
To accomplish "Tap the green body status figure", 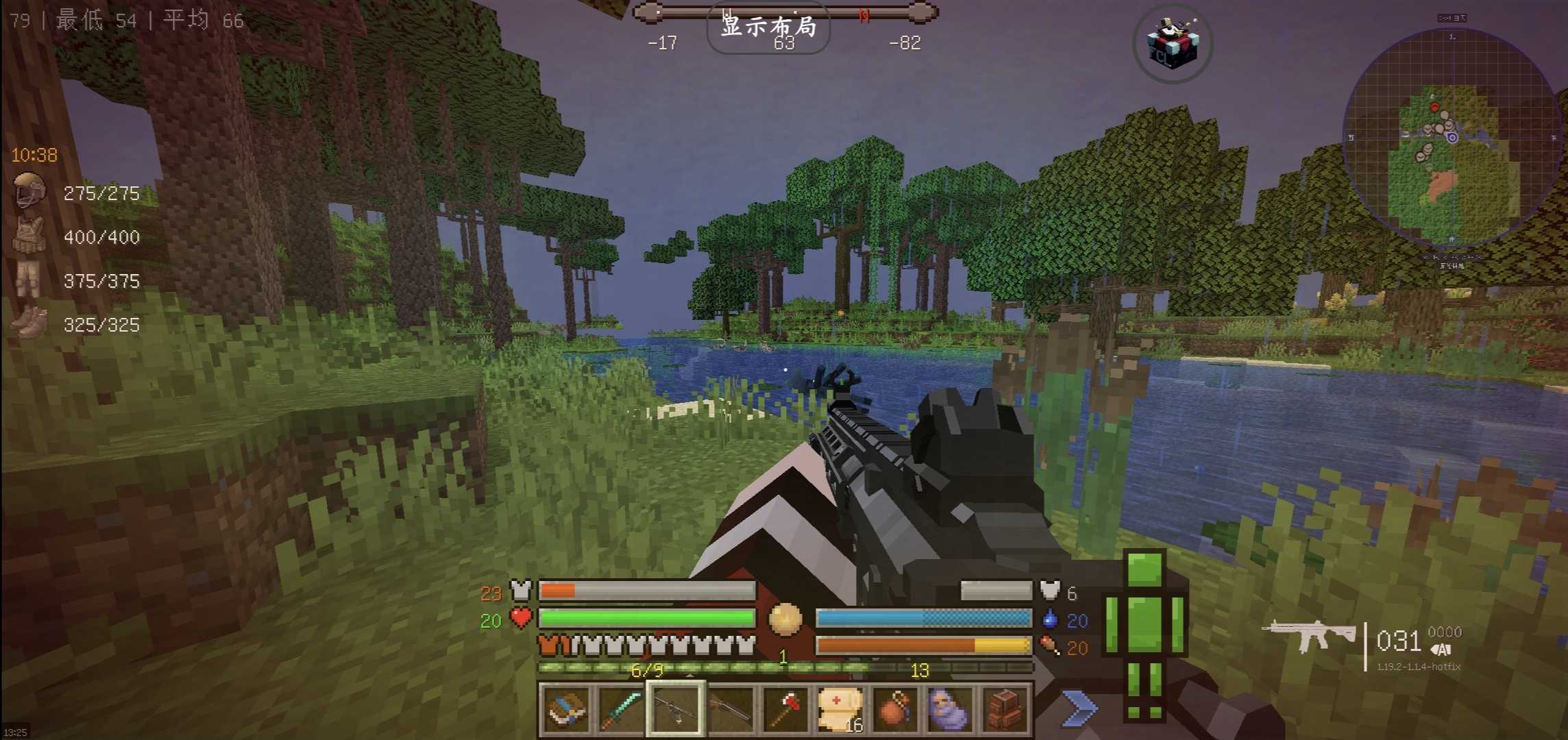I will pyautogui.click(x=1144, y=634).
